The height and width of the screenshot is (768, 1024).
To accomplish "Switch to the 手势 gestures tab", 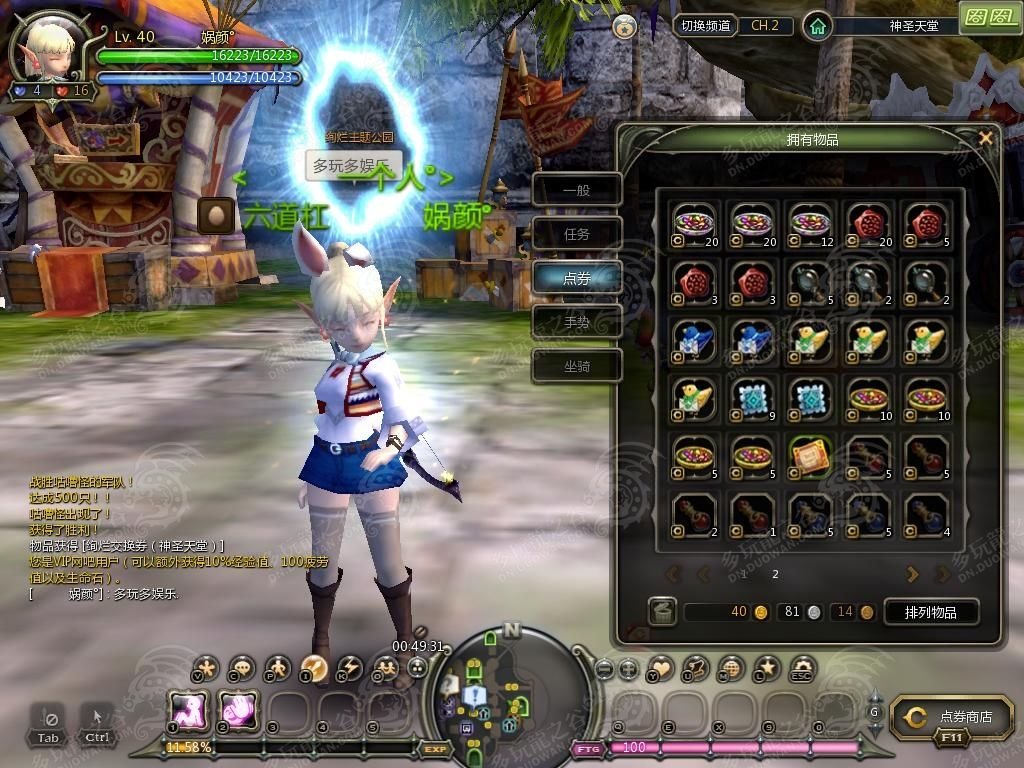I will [x=577, y=322].
